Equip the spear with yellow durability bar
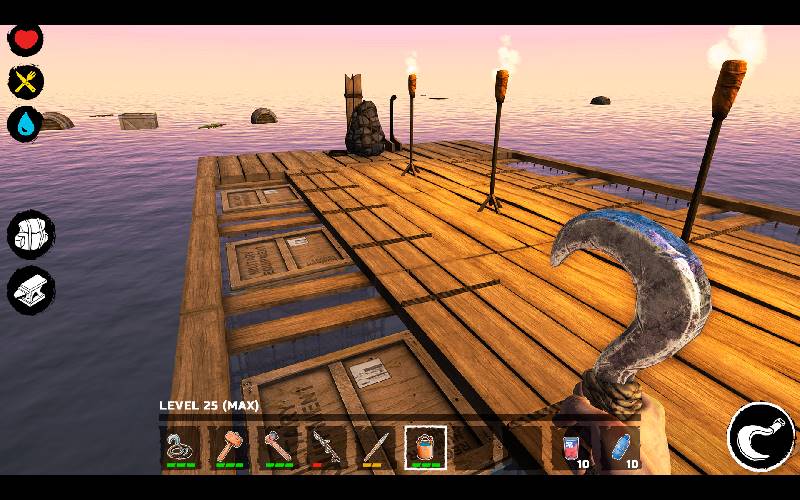This screenshot has width=800, height=500. point(376,446)
